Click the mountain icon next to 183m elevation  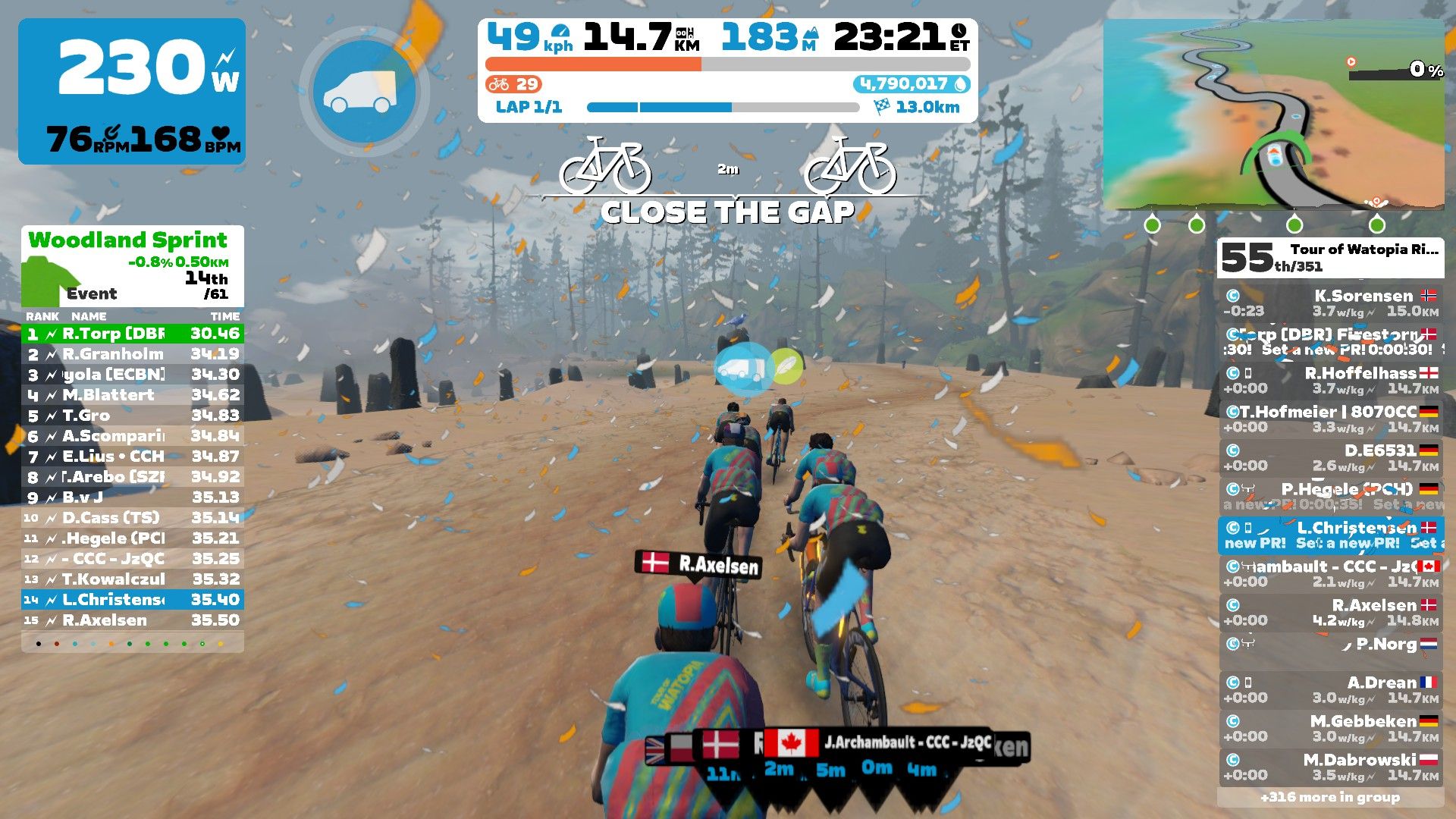coord(811,33)
